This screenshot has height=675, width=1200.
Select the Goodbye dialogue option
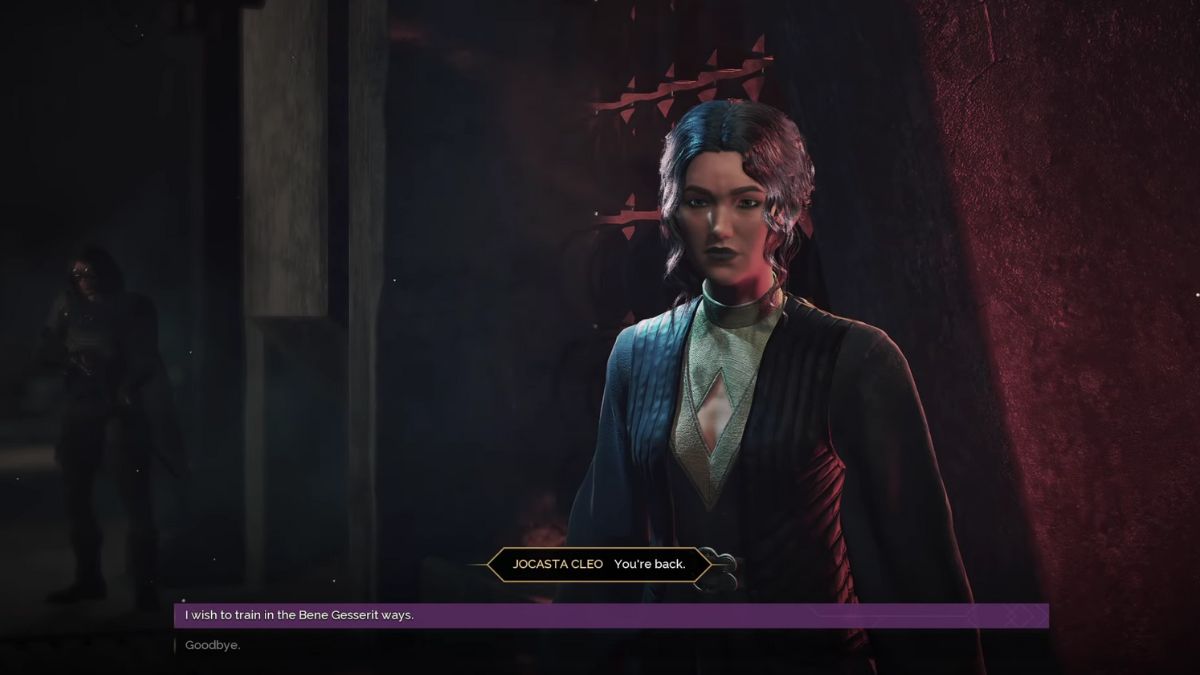pos(213,645)
